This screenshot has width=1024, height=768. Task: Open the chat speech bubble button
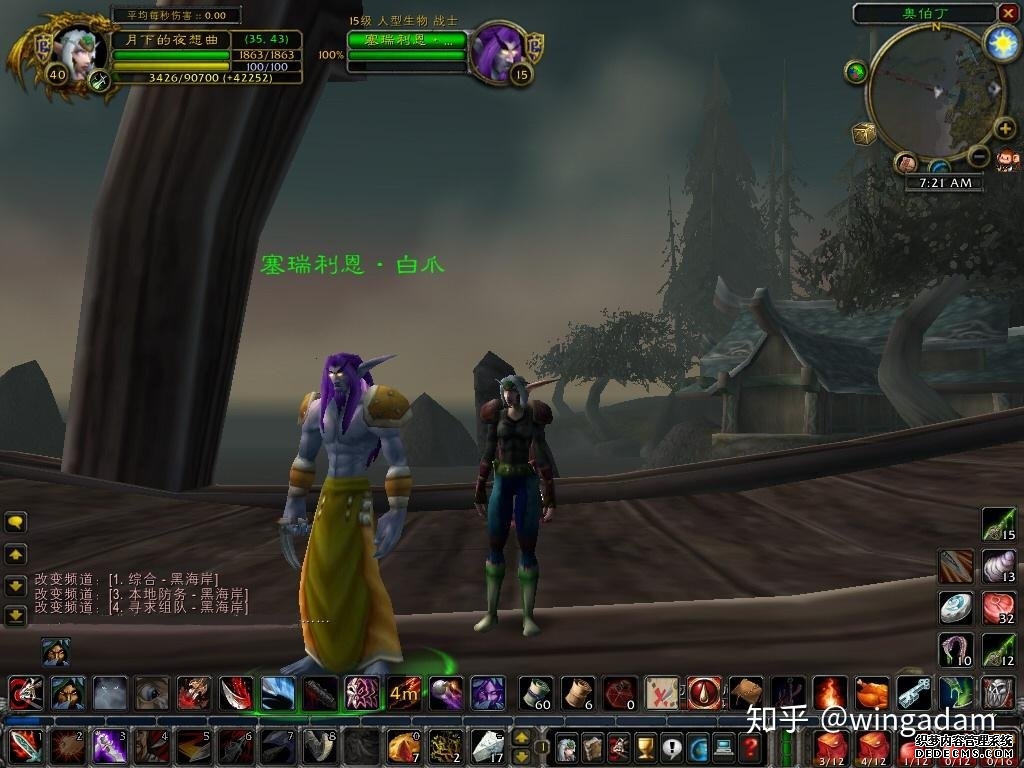pyautogui.click(x=16, y=522)
